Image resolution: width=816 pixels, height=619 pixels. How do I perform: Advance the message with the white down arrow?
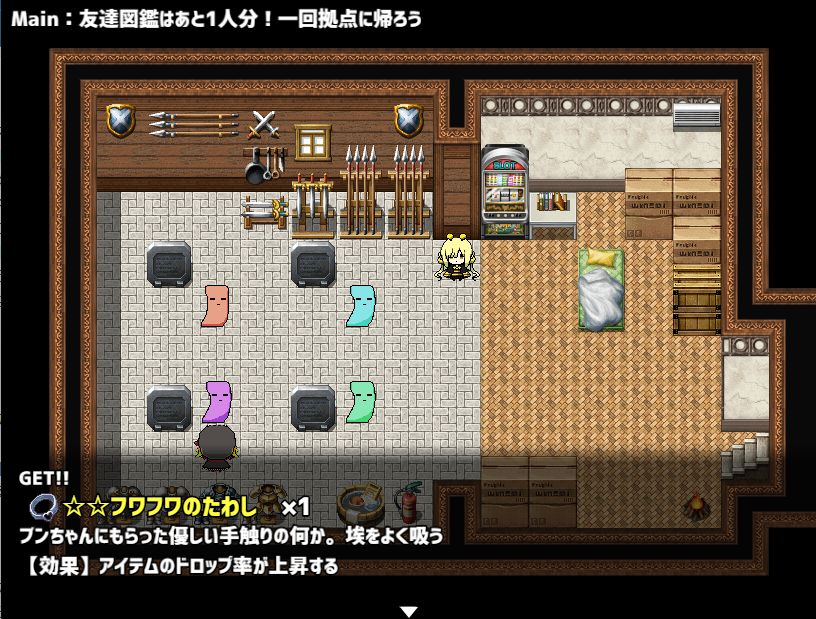[x=408, y=610]
